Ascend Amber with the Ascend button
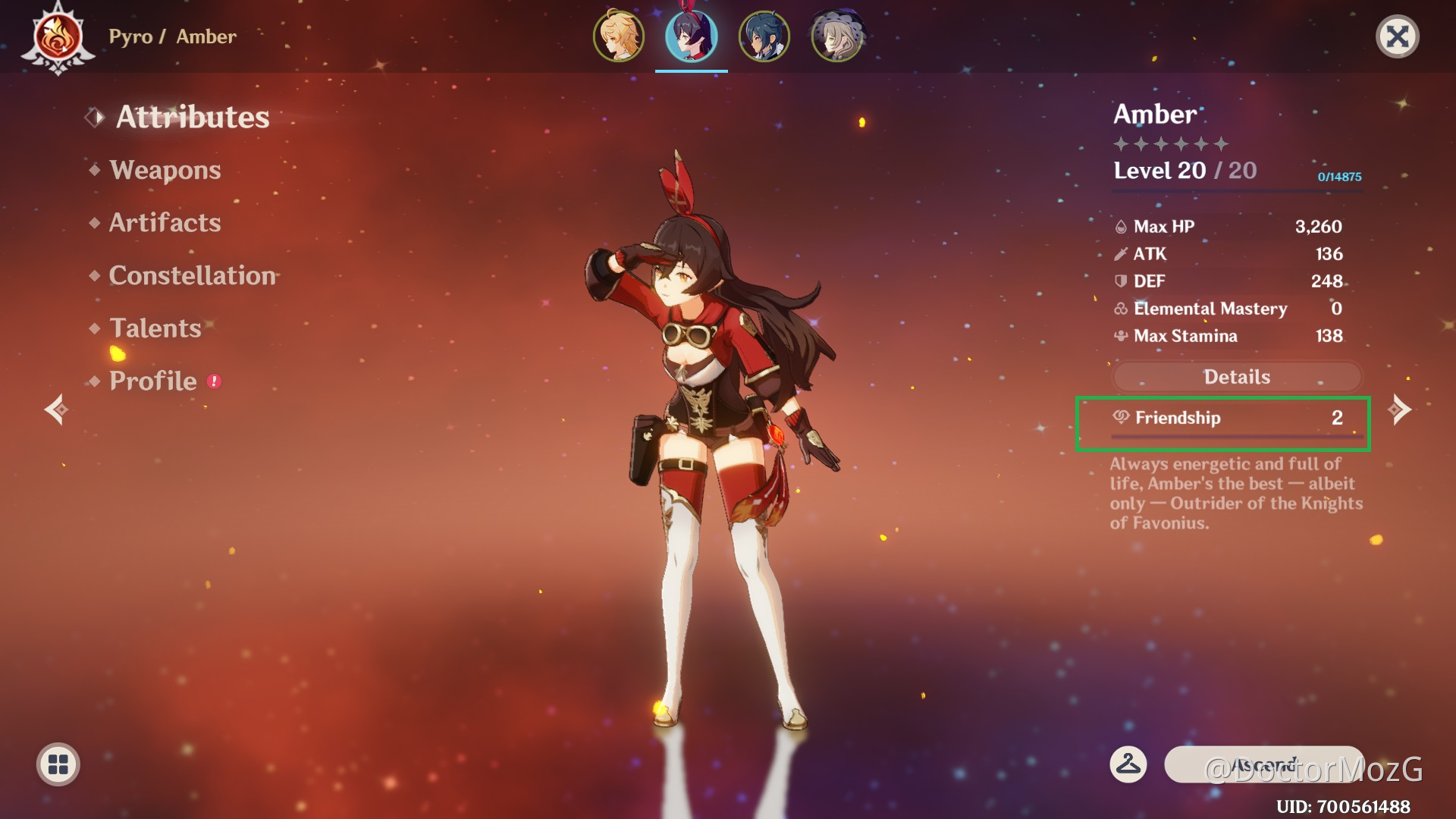1456x819 pixels. [x=1263, y=764]
